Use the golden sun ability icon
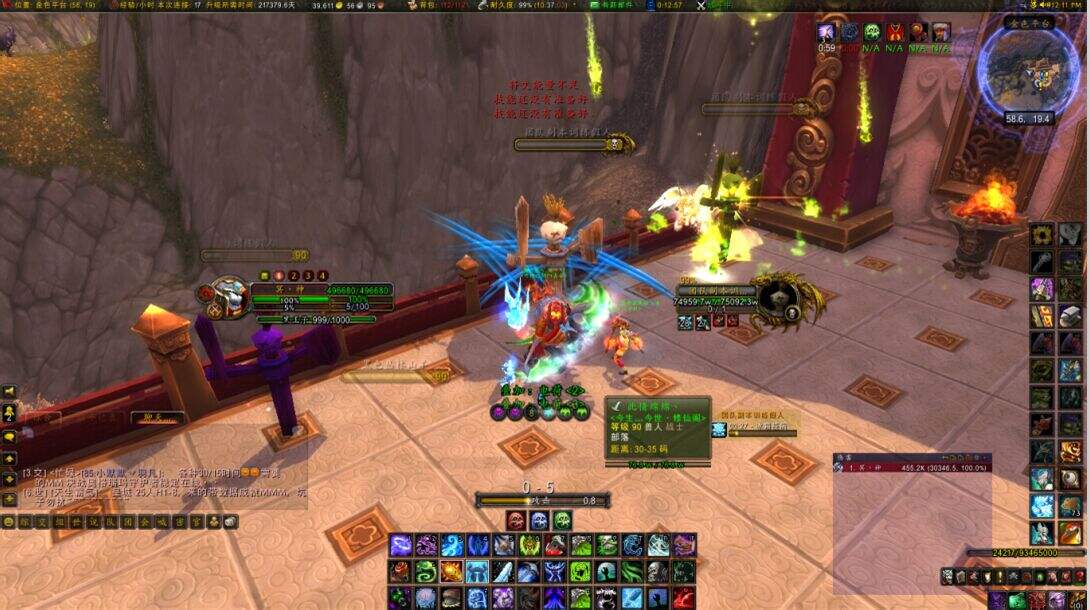 click(x=452, y=571)
